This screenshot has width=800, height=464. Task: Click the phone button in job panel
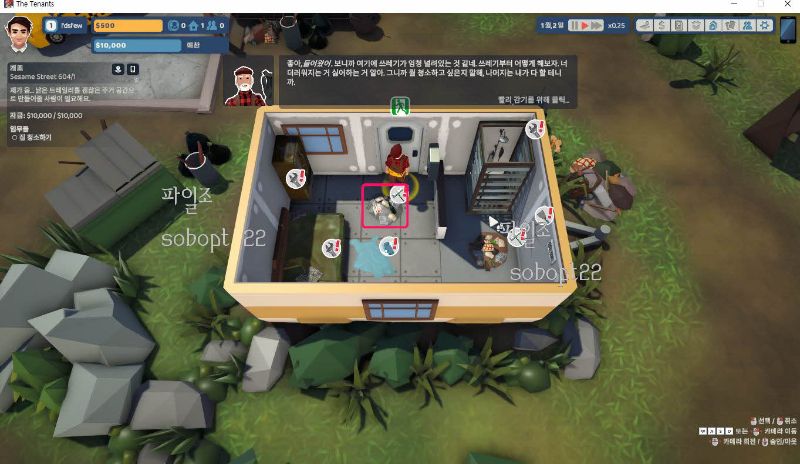tap(133, 69)
